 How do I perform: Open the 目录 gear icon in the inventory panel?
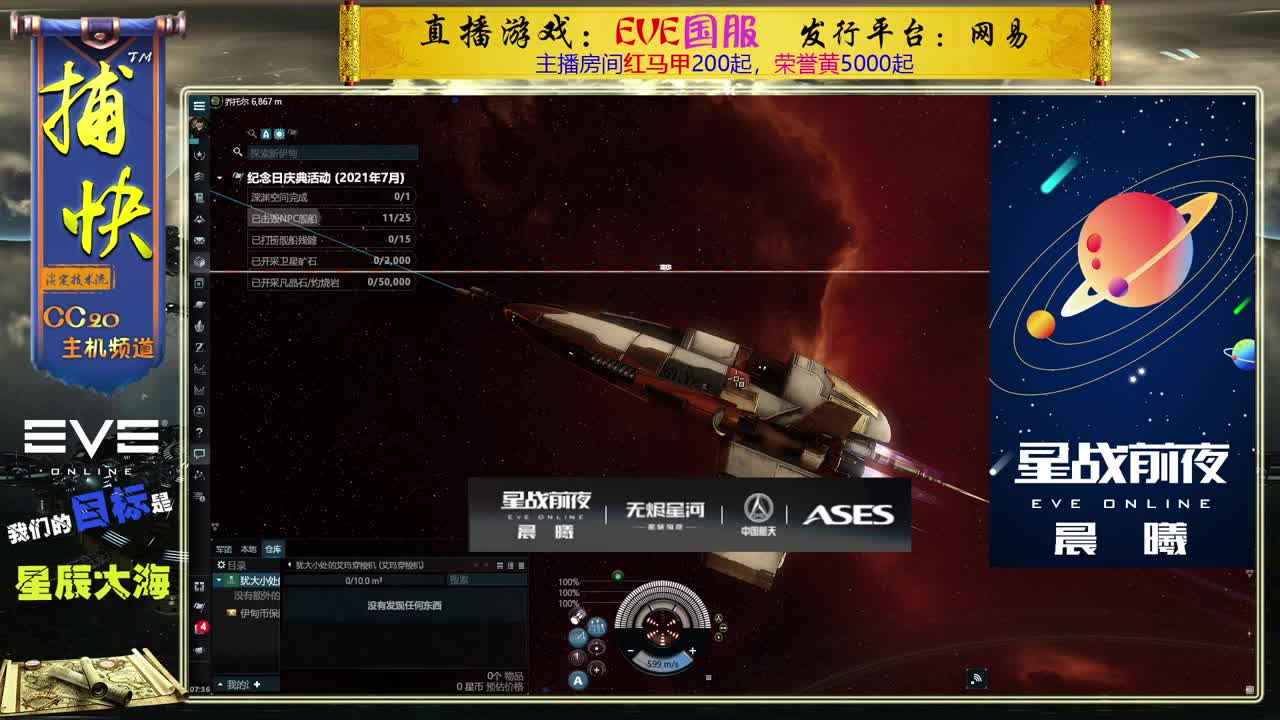point(220,565)
